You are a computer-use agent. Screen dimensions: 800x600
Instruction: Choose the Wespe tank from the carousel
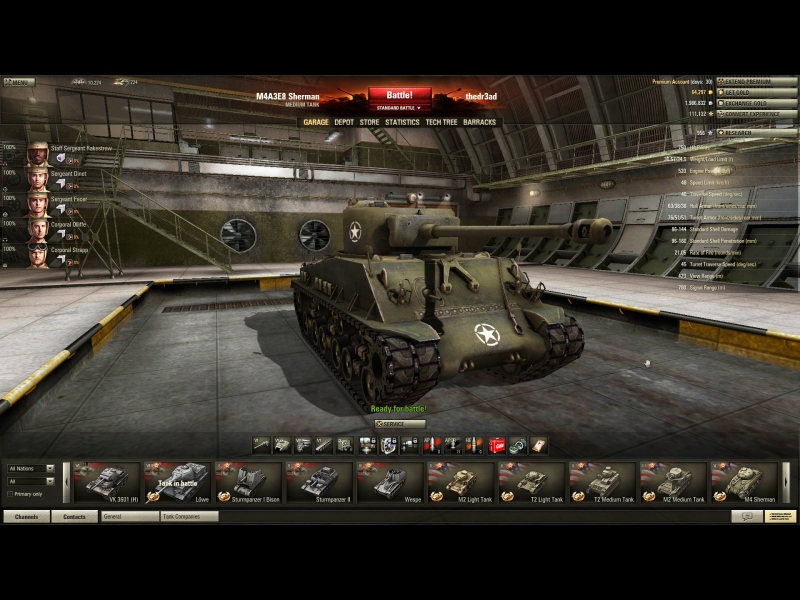tap(390, 482)
